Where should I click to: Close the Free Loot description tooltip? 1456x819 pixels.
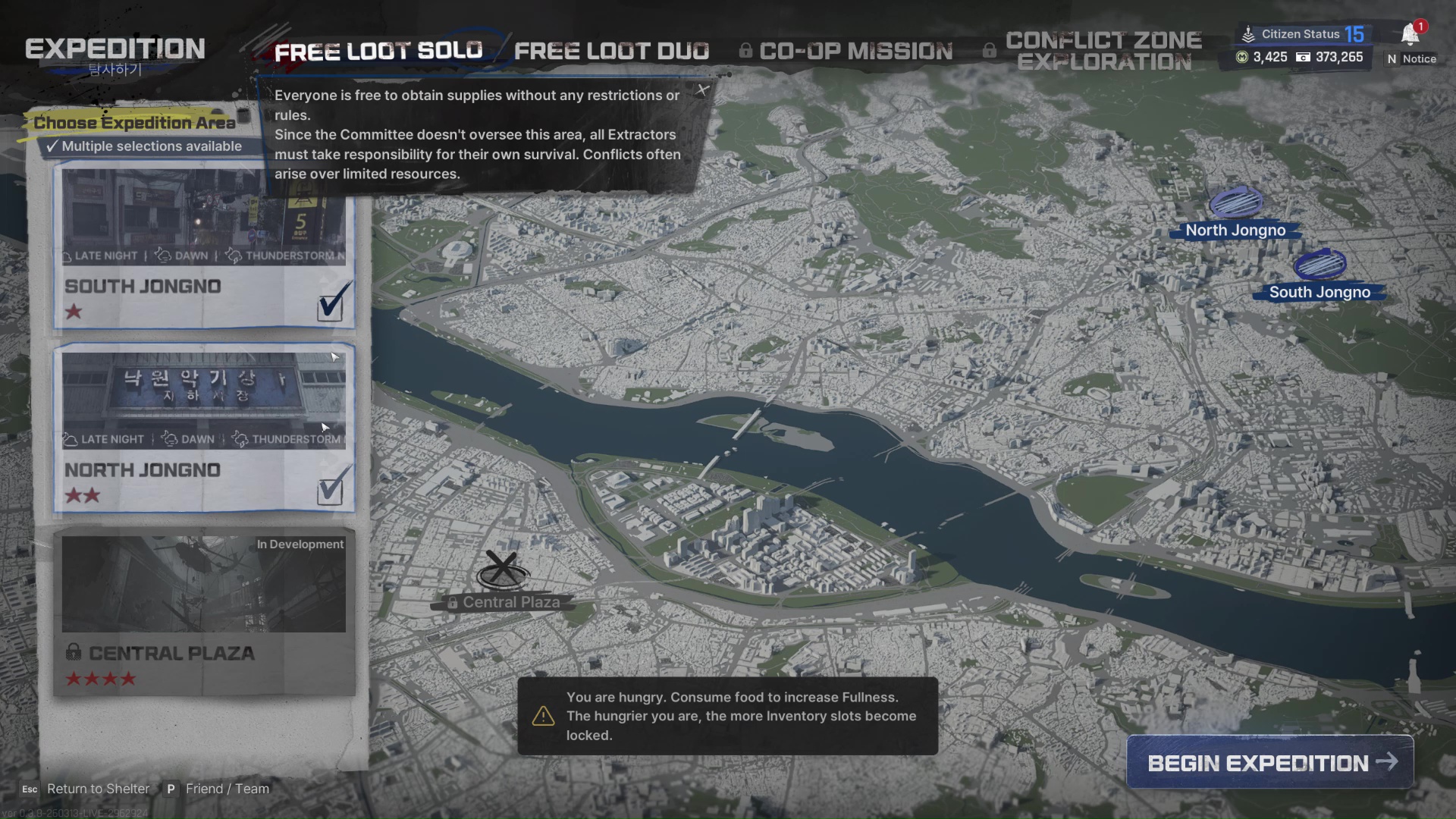tap(703, 90)
